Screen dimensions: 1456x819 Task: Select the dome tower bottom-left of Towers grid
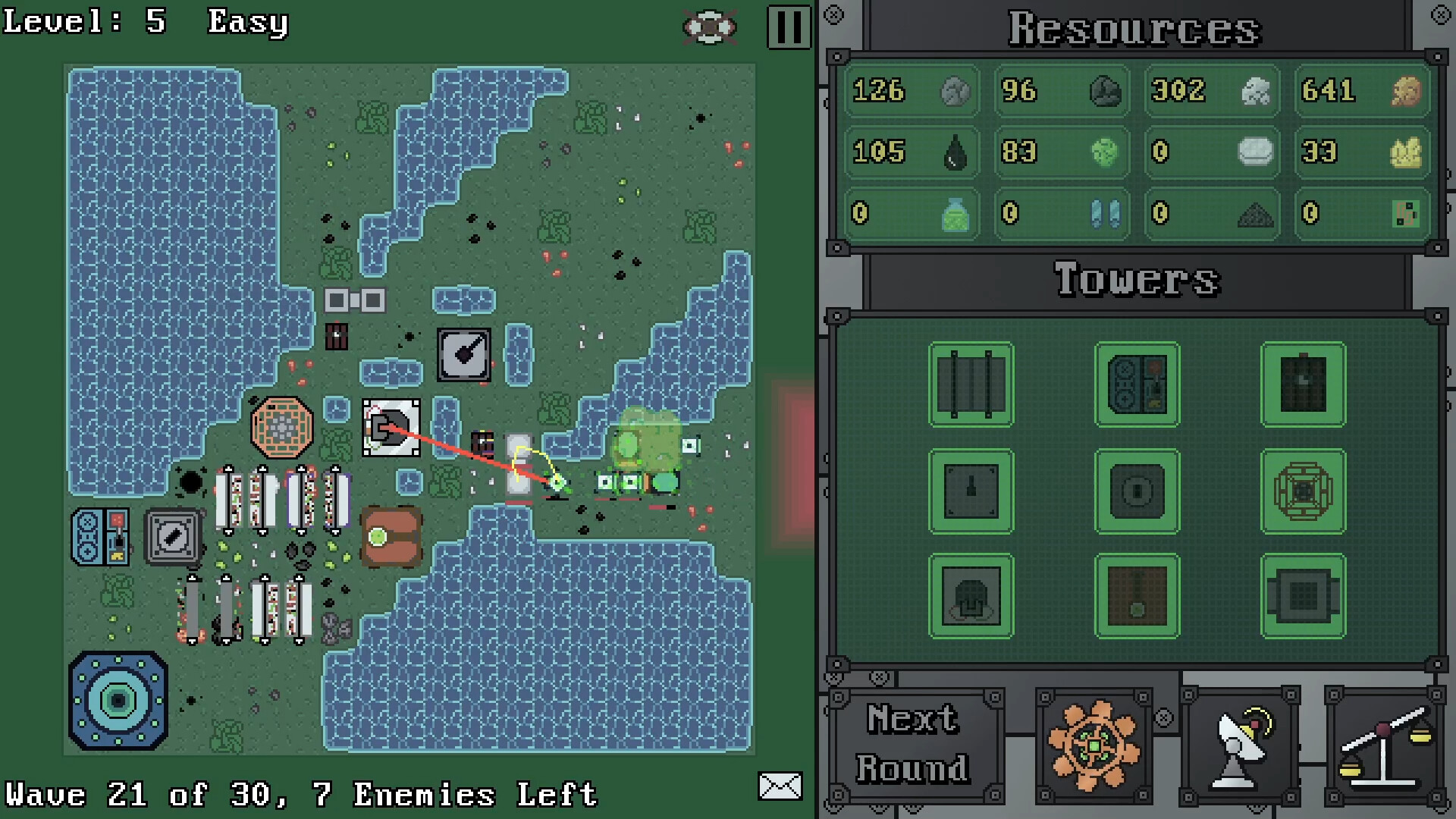[971, 595]
